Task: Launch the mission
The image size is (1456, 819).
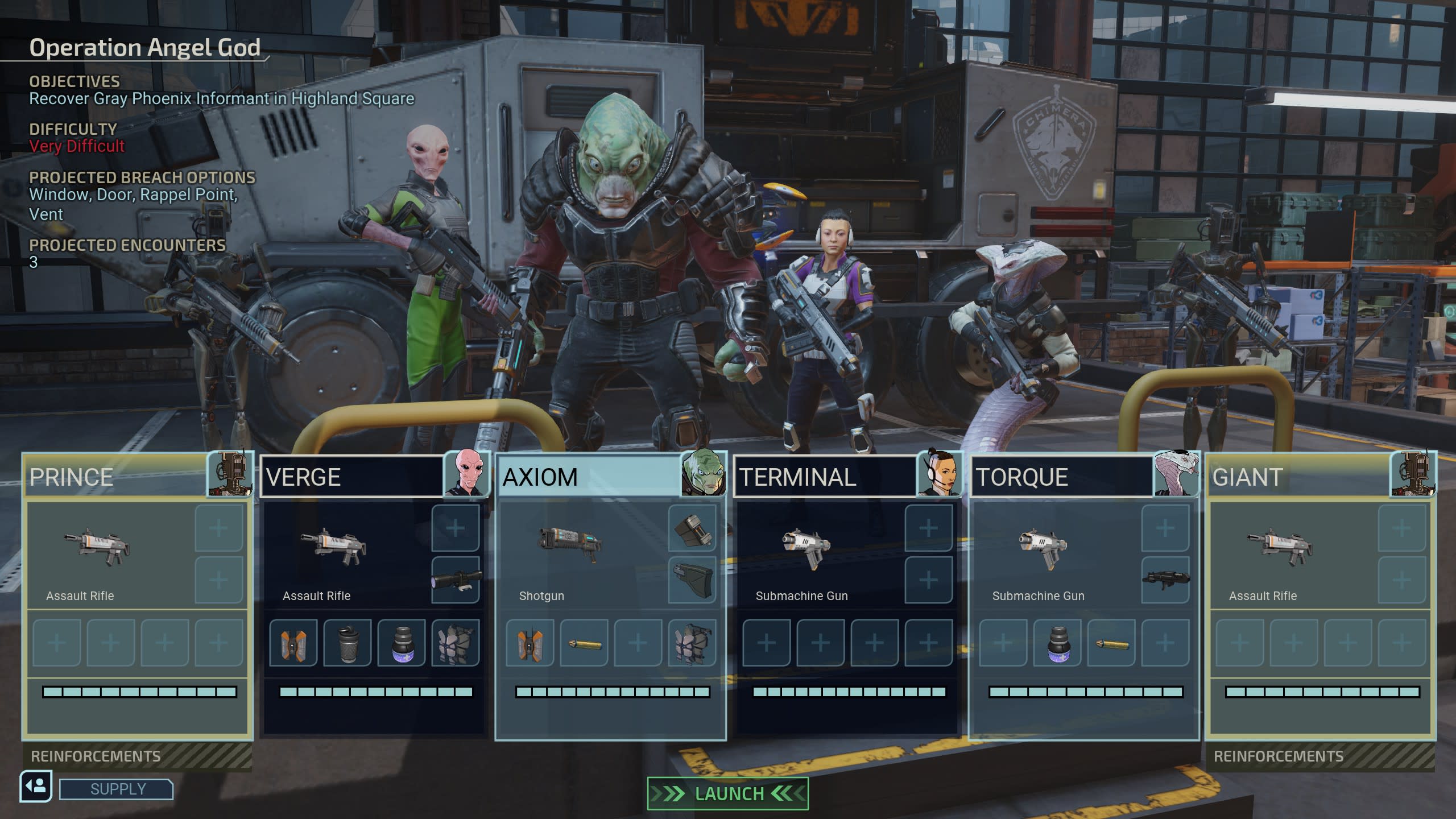Action: pyautogui.click(x=727, y=793)
